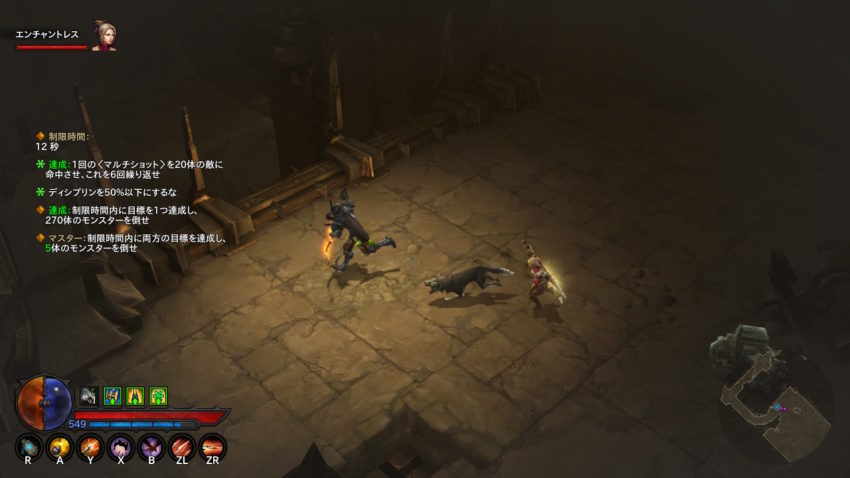Click the Enchantress follower portrait
850x478 pixels.
[x=103, y=35]
